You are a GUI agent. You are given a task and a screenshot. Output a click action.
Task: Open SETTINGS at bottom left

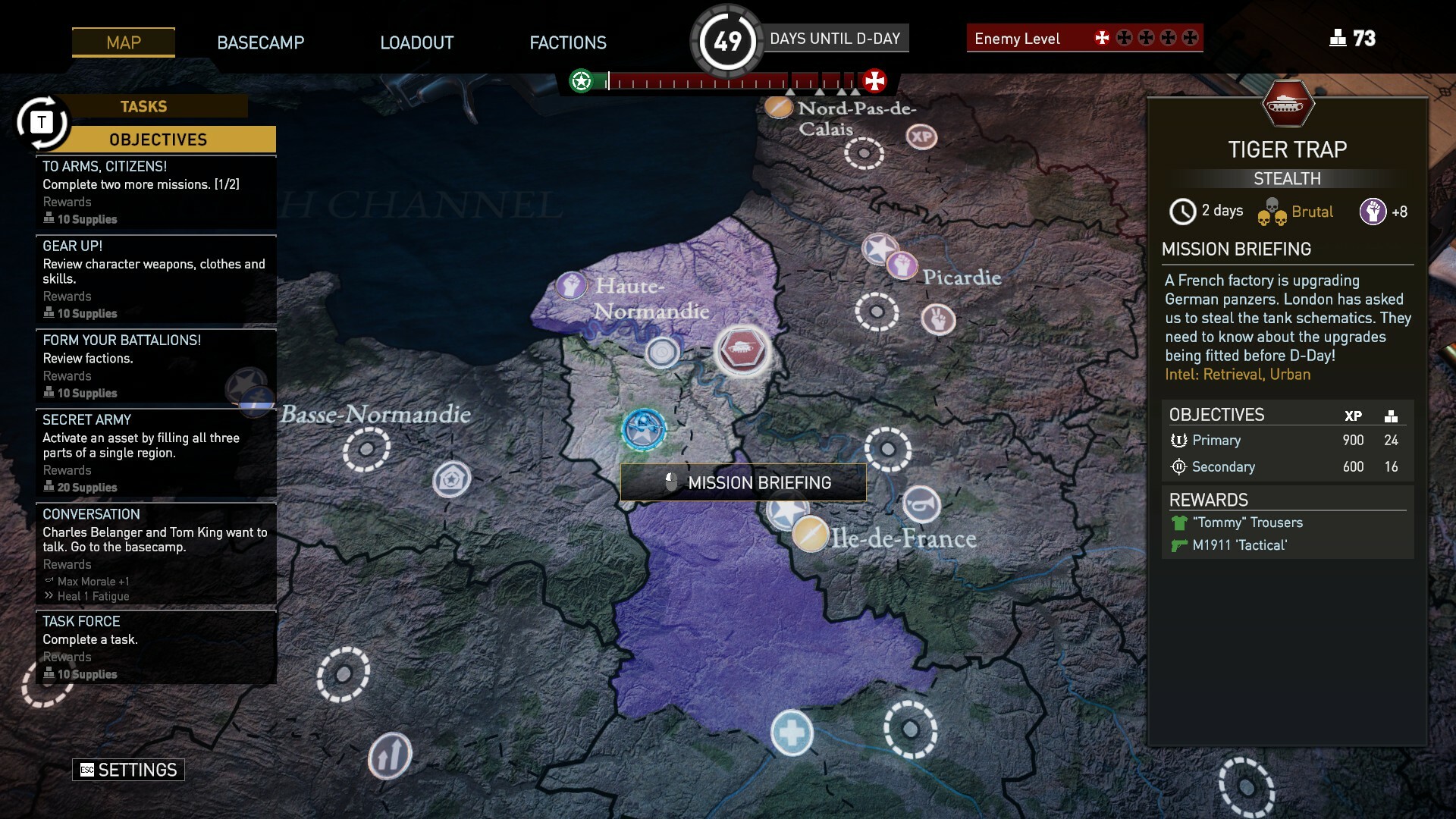127,769
